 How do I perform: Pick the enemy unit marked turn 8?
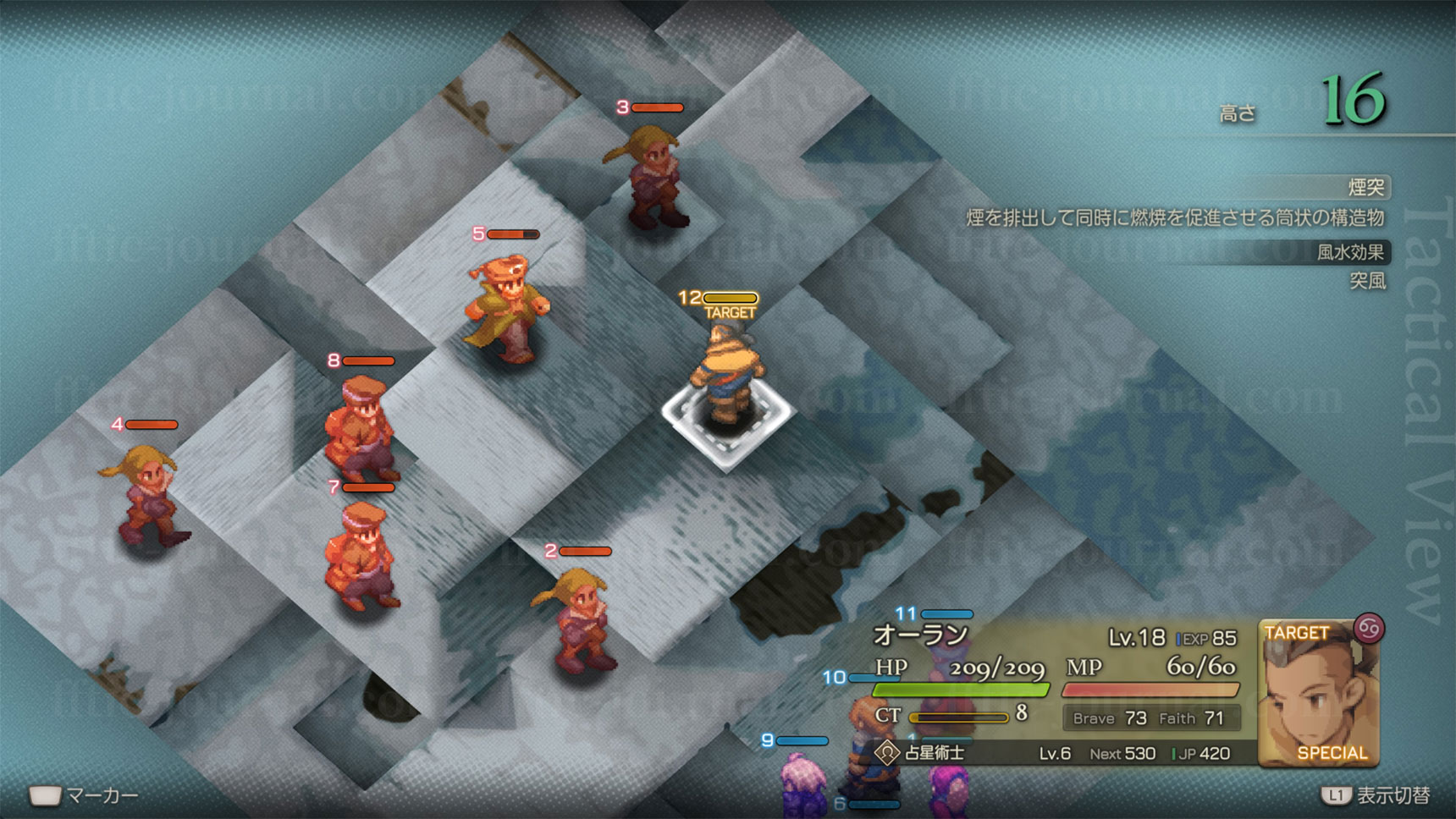click(x=362, y=427)
